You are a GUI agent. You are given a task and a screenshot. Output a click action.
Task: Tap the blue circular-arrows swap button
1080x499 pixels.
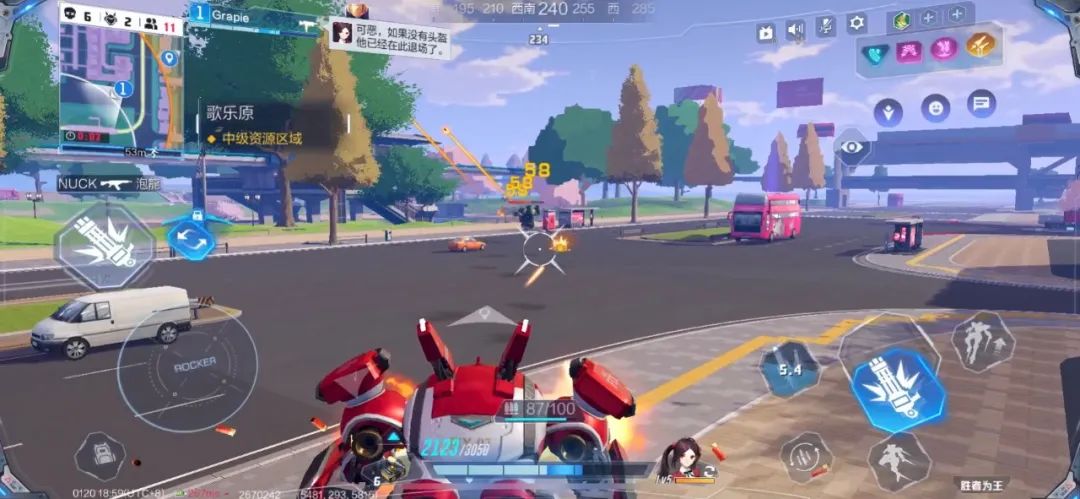(190, 238)
